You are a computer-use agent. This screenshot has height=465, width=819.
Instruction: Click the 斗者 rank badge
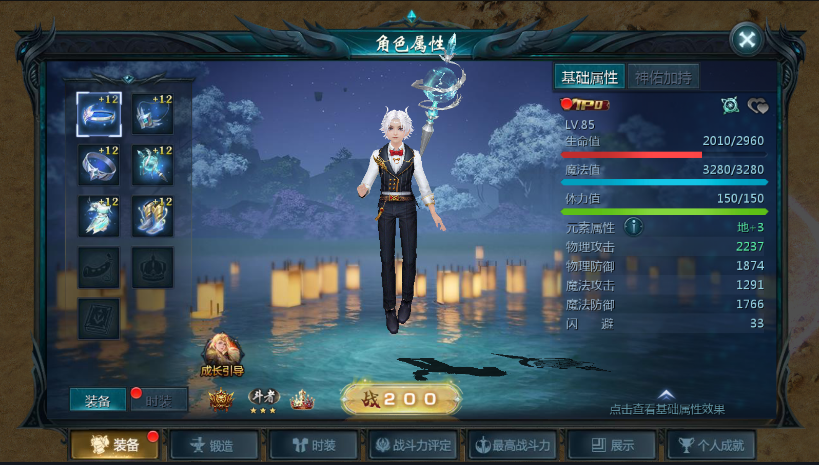[x=262, y=400]
